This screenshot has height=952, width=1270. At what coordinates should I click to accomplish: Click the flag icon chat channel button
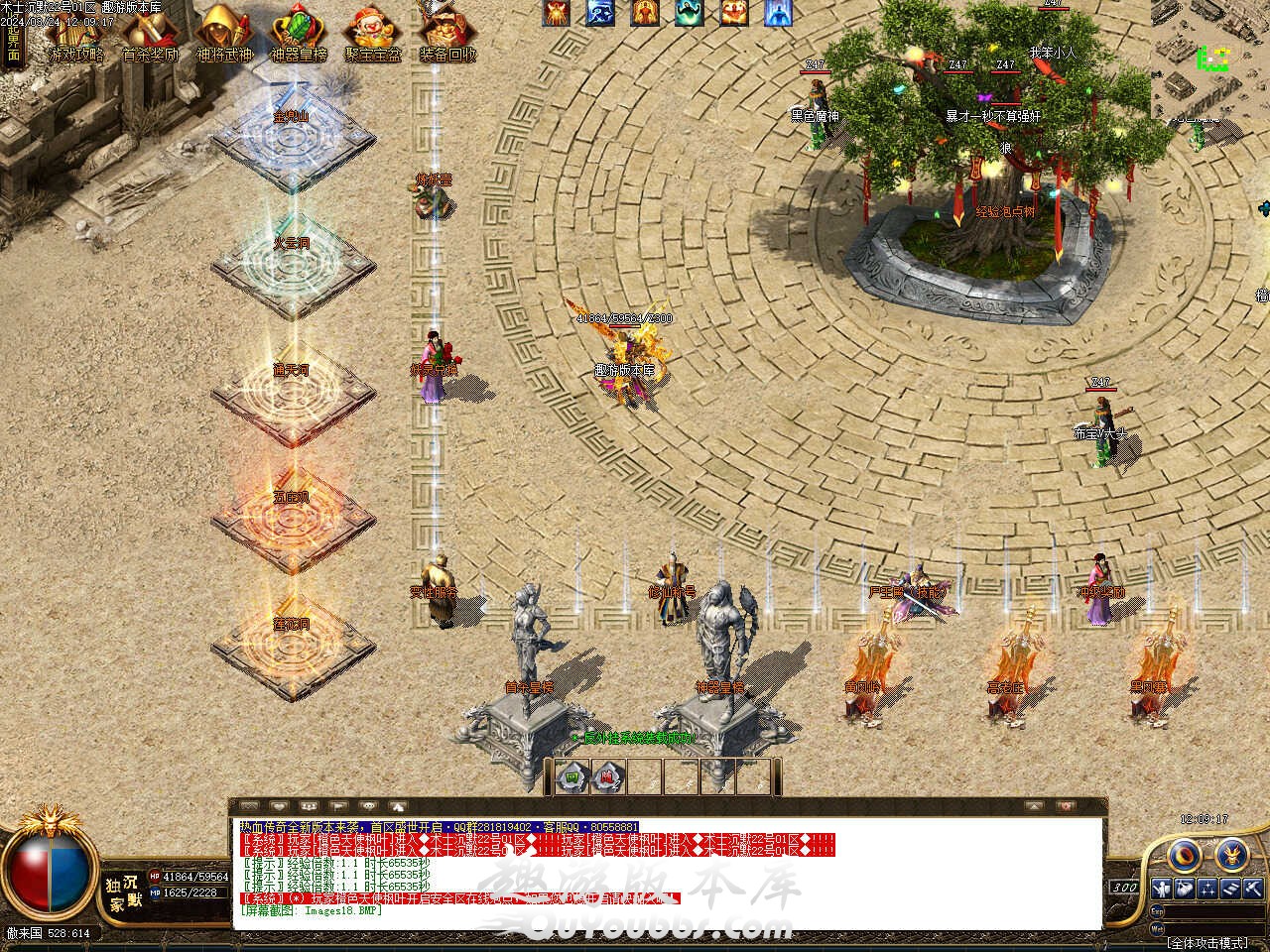click(338, 807)
